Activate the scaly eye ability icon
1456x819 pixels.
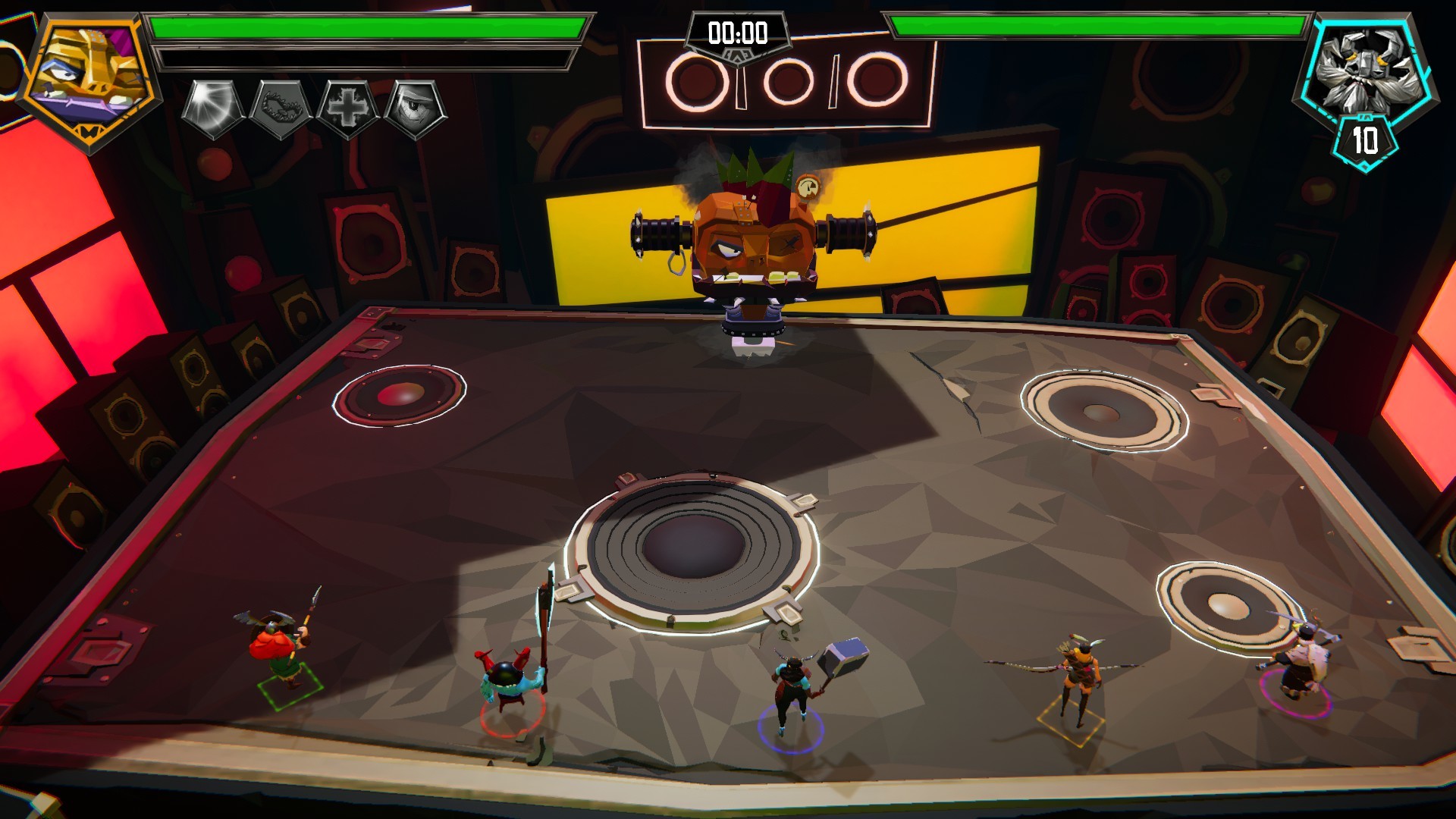[x=415, y=108]
